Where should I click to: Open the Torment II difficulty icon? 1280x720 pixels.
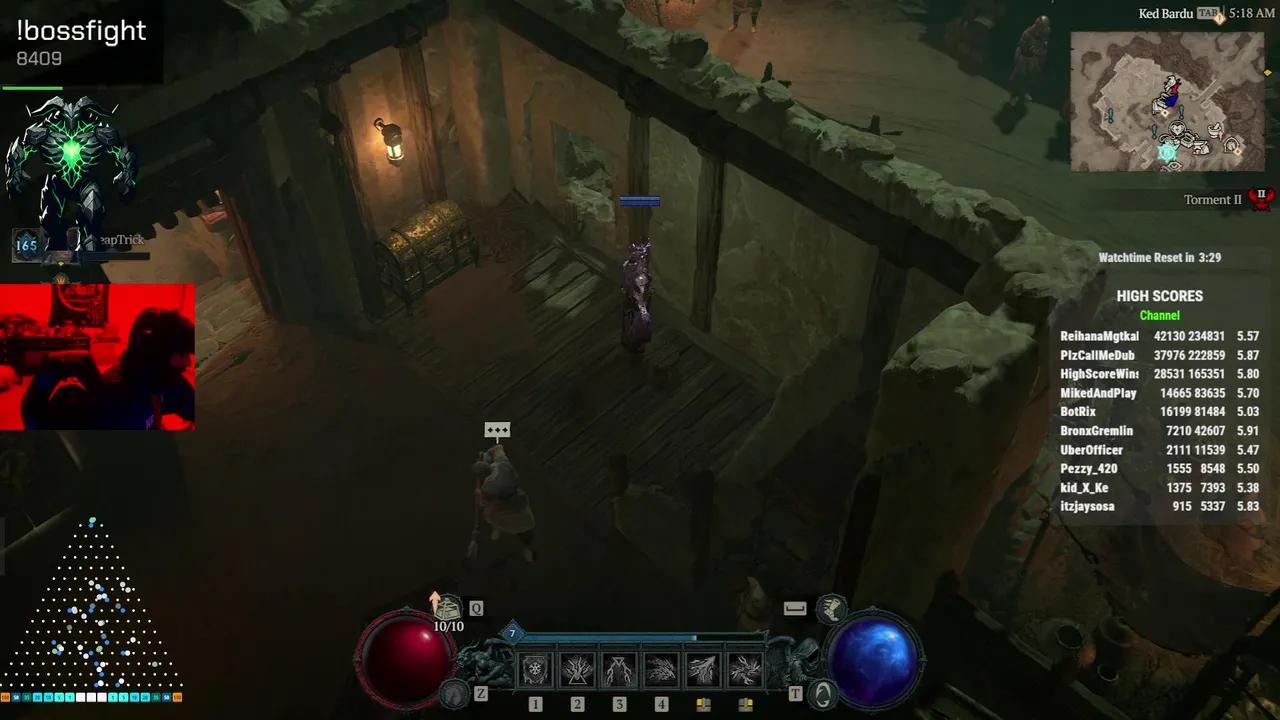1261,198
